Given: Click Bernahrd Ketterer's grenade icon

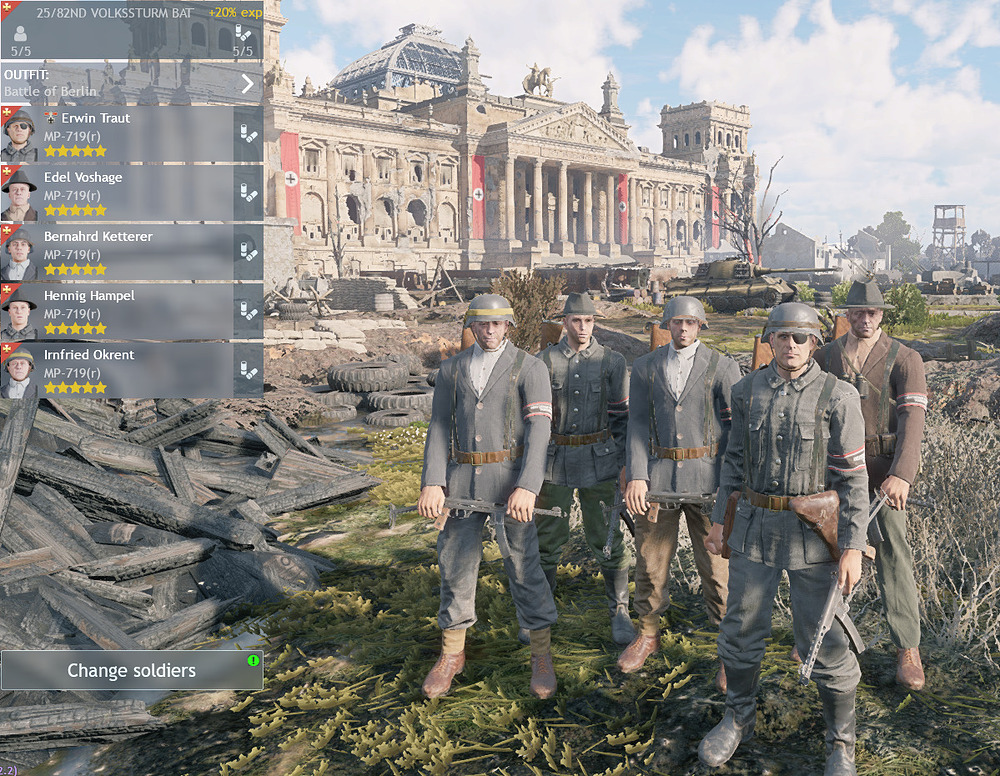Looking at the screenshot, I should pyautogui.click(x=248, y=252).
